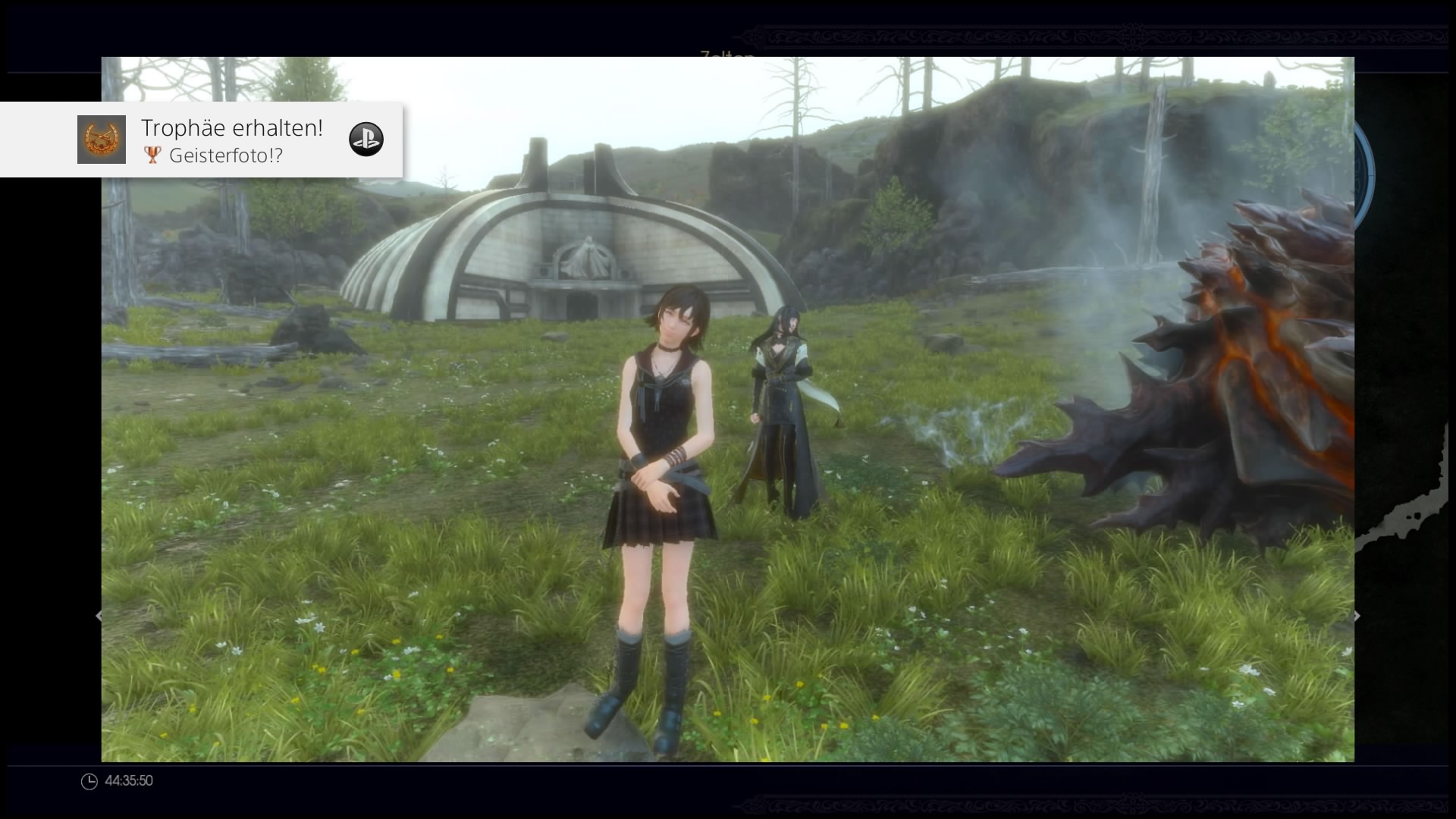1456x819 pixels.
Task: Go to the previous photo arrow
Action: coord(98,616)
